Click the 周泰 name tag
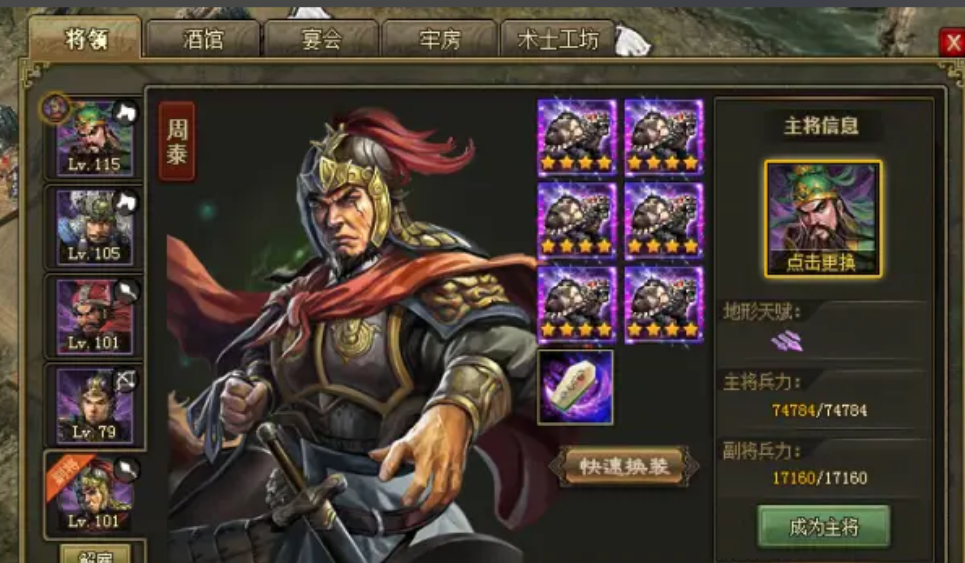 click(x=177, y=141)
